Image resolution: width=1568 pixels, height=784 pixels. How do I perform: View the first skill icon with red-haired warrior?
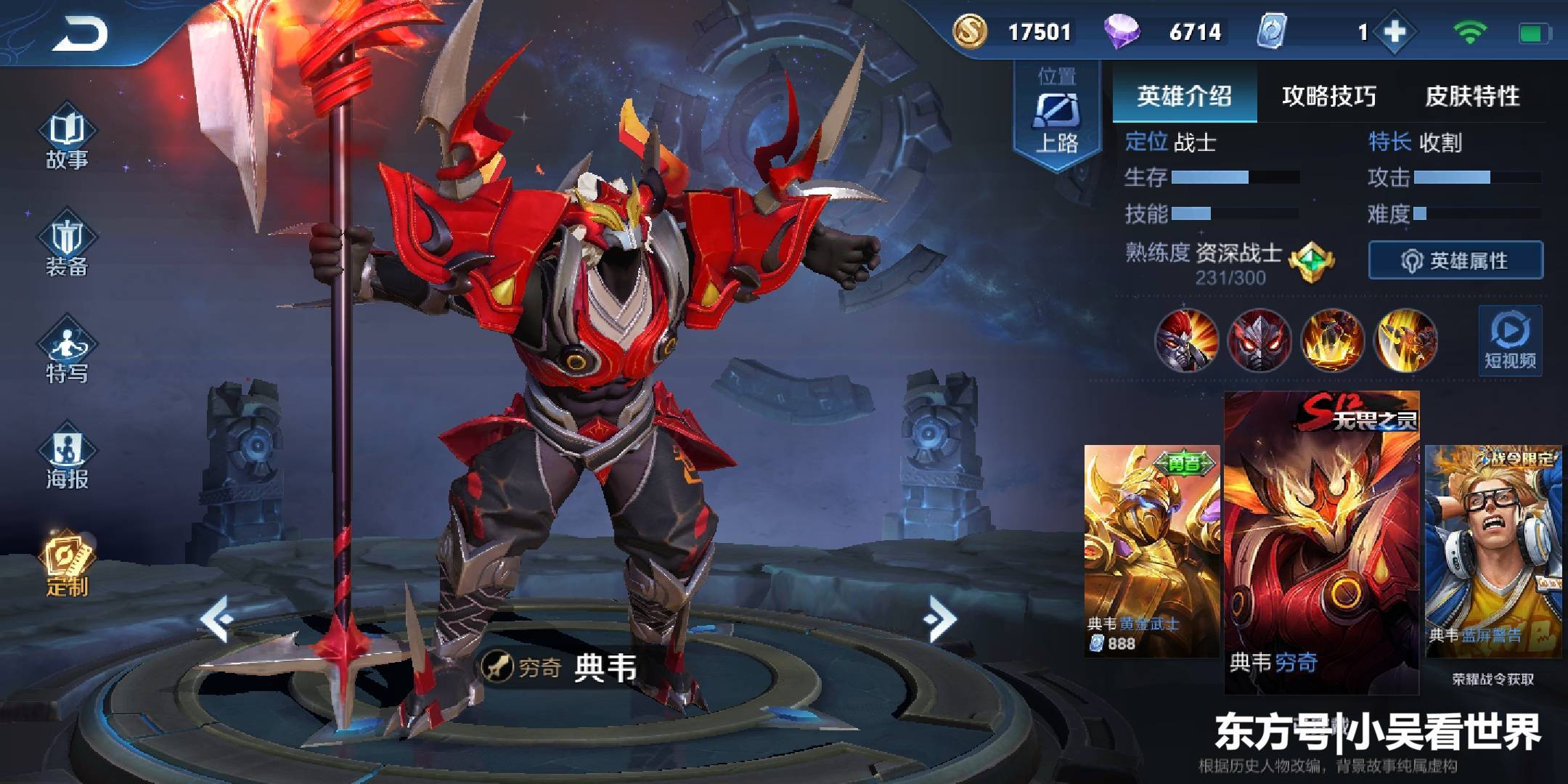(x=1186, y=340)
